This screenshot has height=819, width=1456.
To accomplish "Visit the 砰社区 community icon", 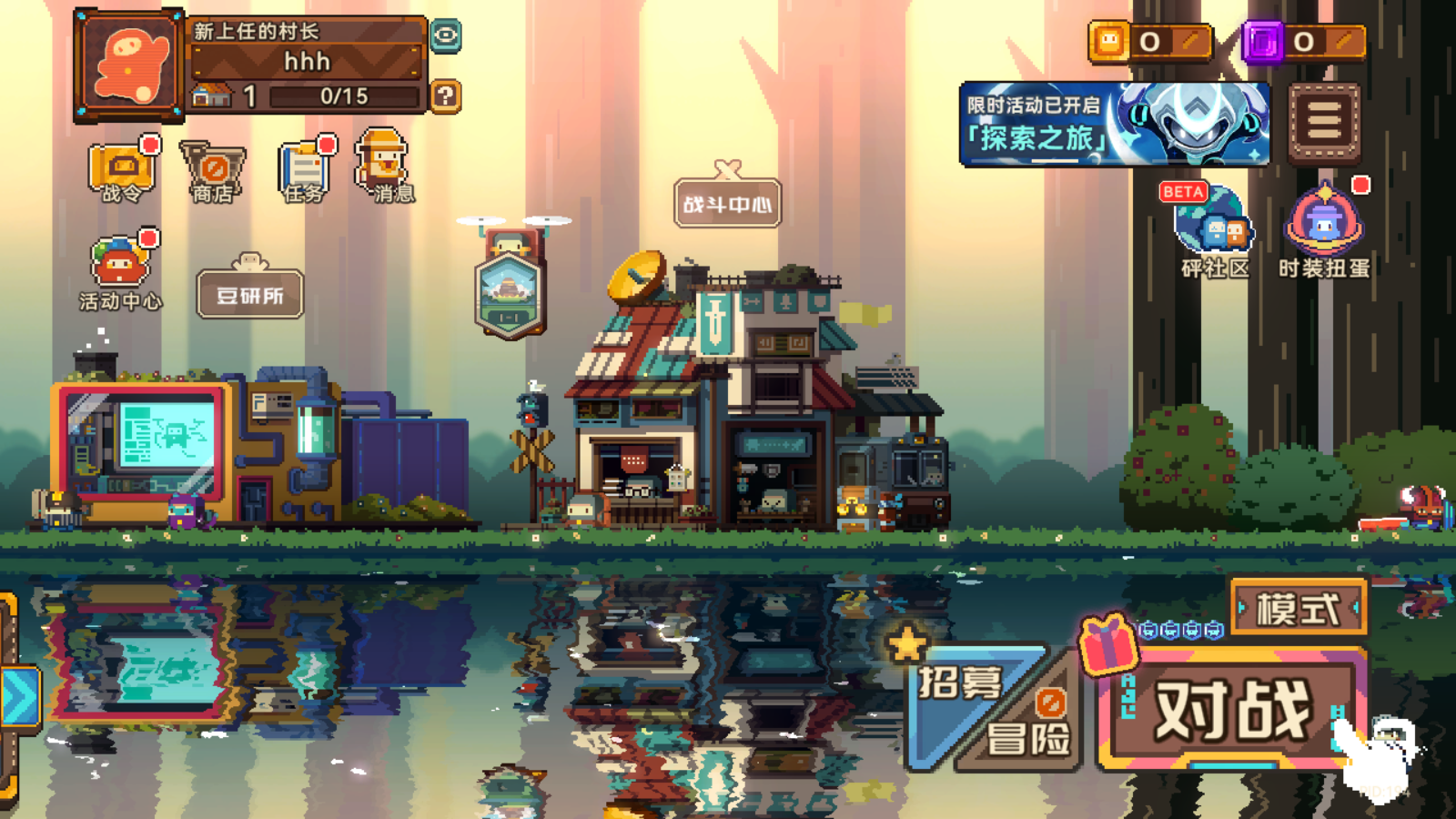I will tap(1215, 230).
